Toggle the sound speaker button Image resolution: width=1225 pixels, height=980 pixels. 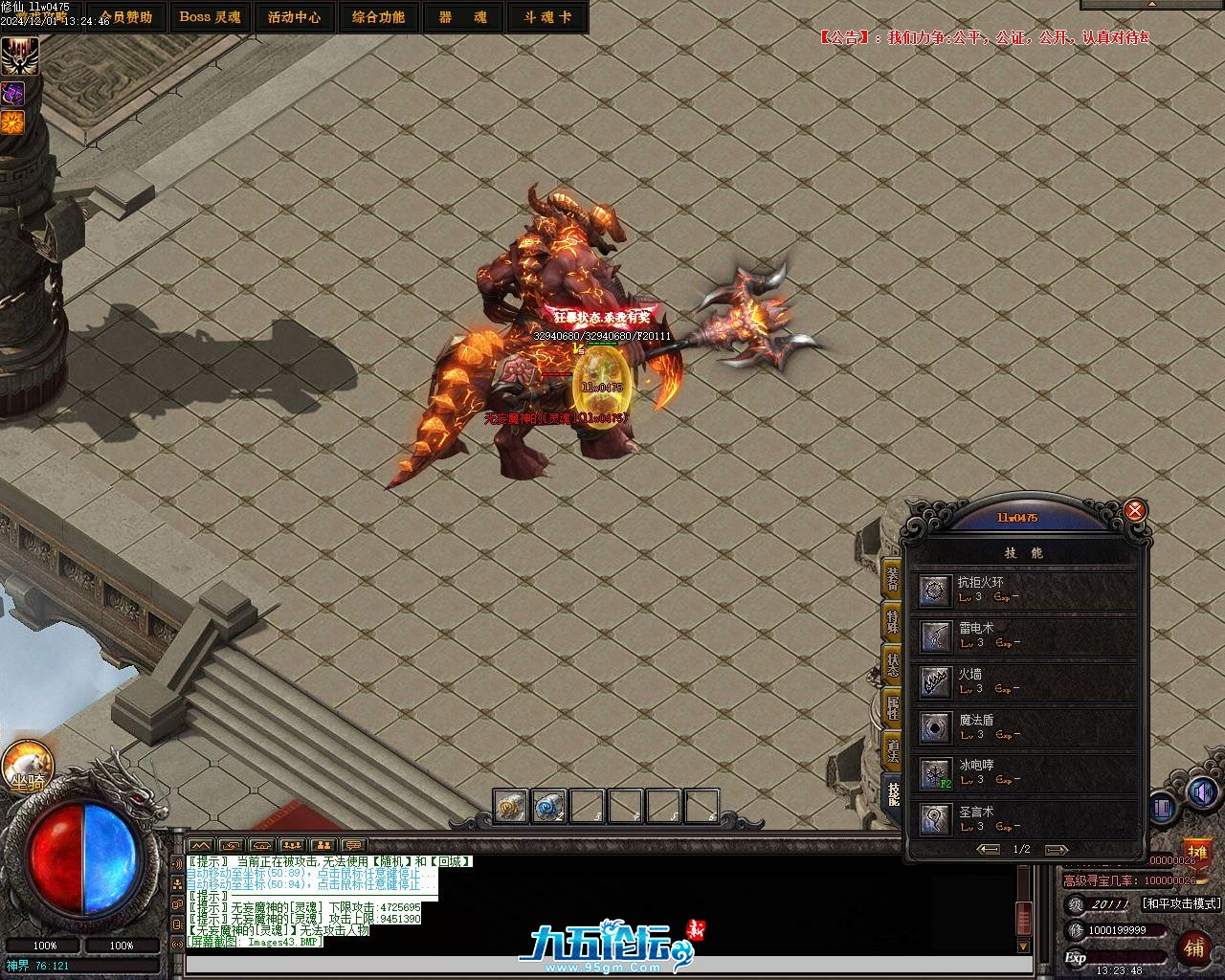pyautogui.click(x=1201, y=793)
